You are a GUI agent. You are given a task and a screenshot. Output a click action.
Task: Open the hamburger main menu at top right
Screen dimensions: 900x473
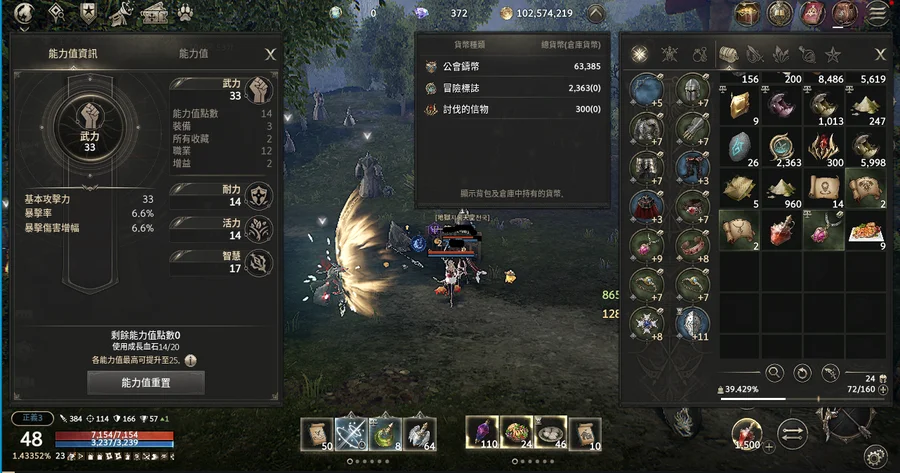877,13
